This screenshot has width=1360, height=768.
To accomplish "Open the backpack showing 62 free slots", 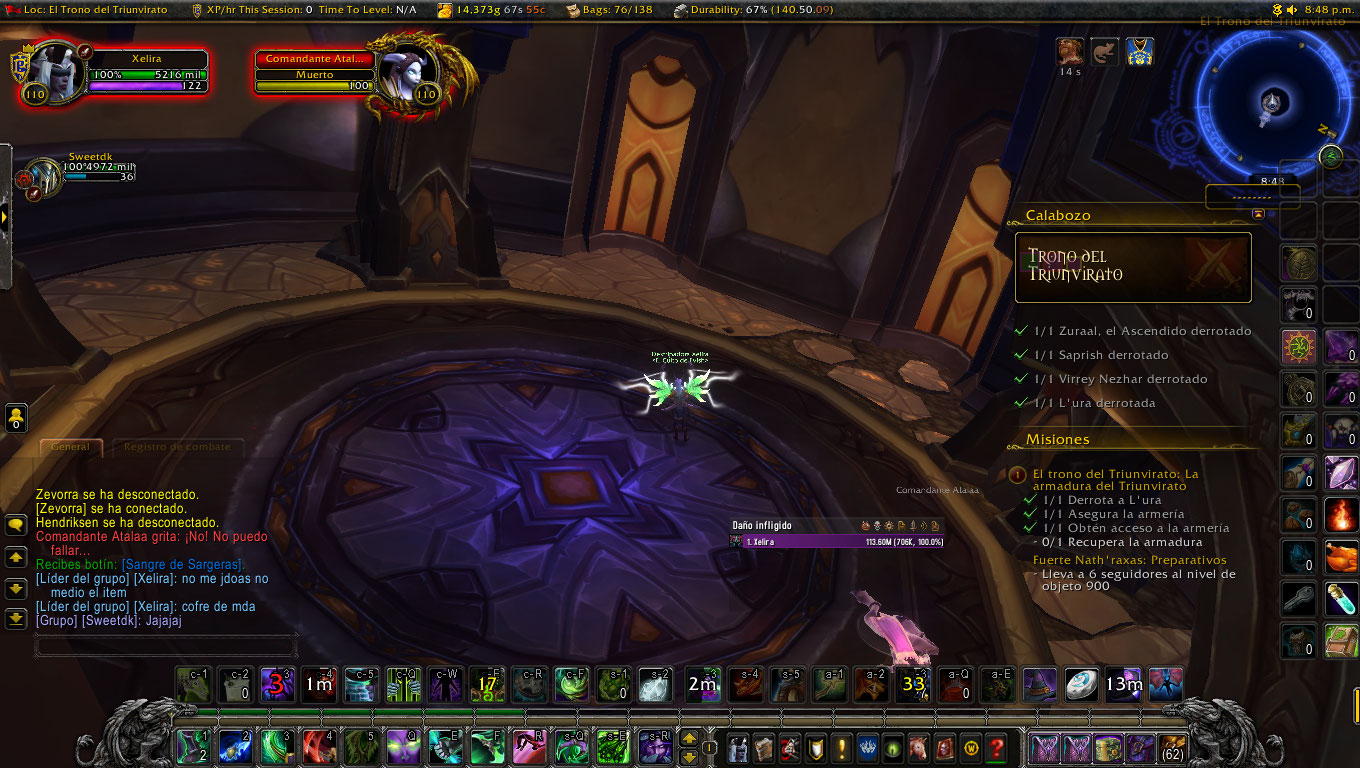I will tap(1172, 747).
